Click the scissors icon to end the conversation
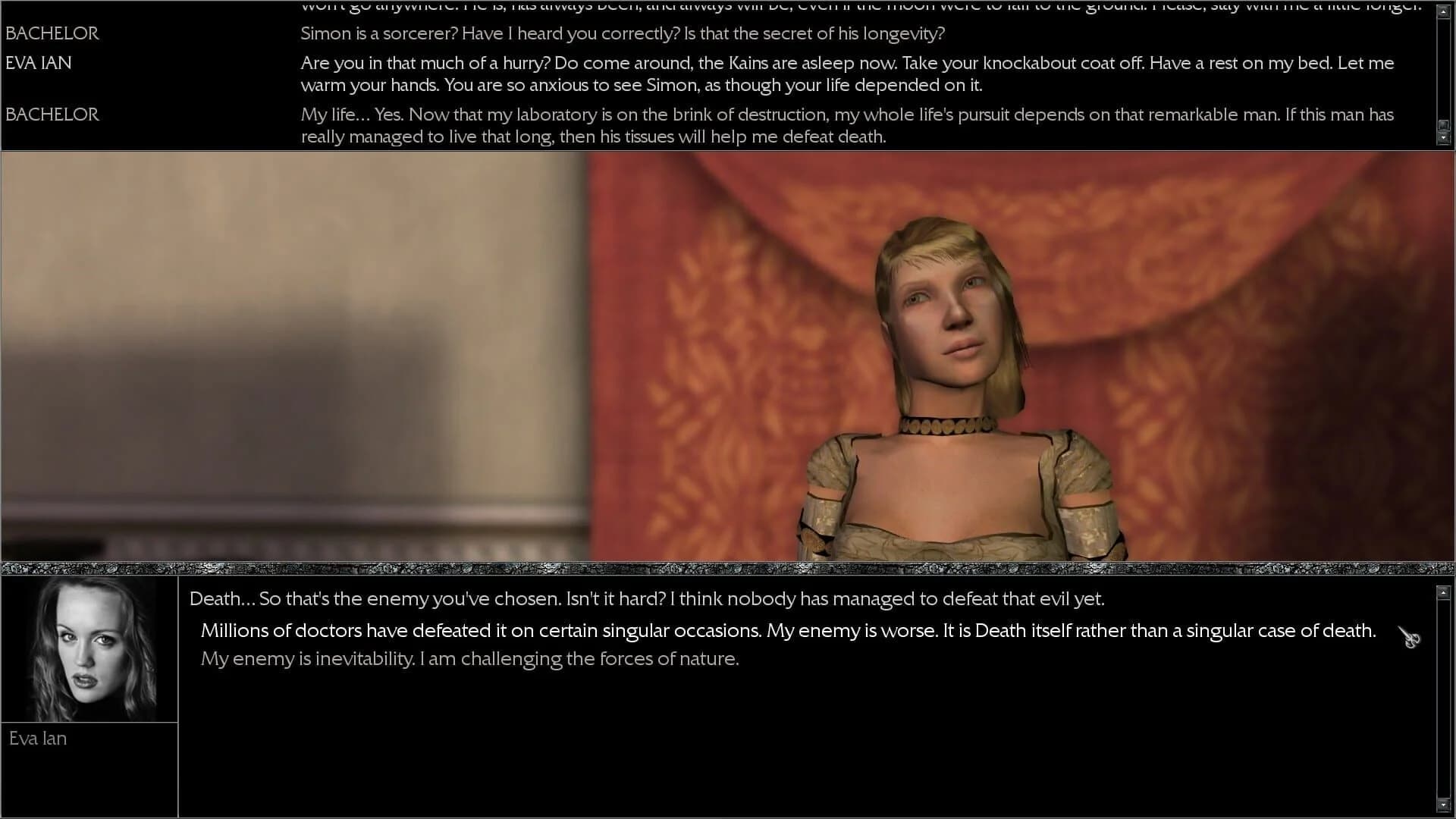 coord(1409,636)
